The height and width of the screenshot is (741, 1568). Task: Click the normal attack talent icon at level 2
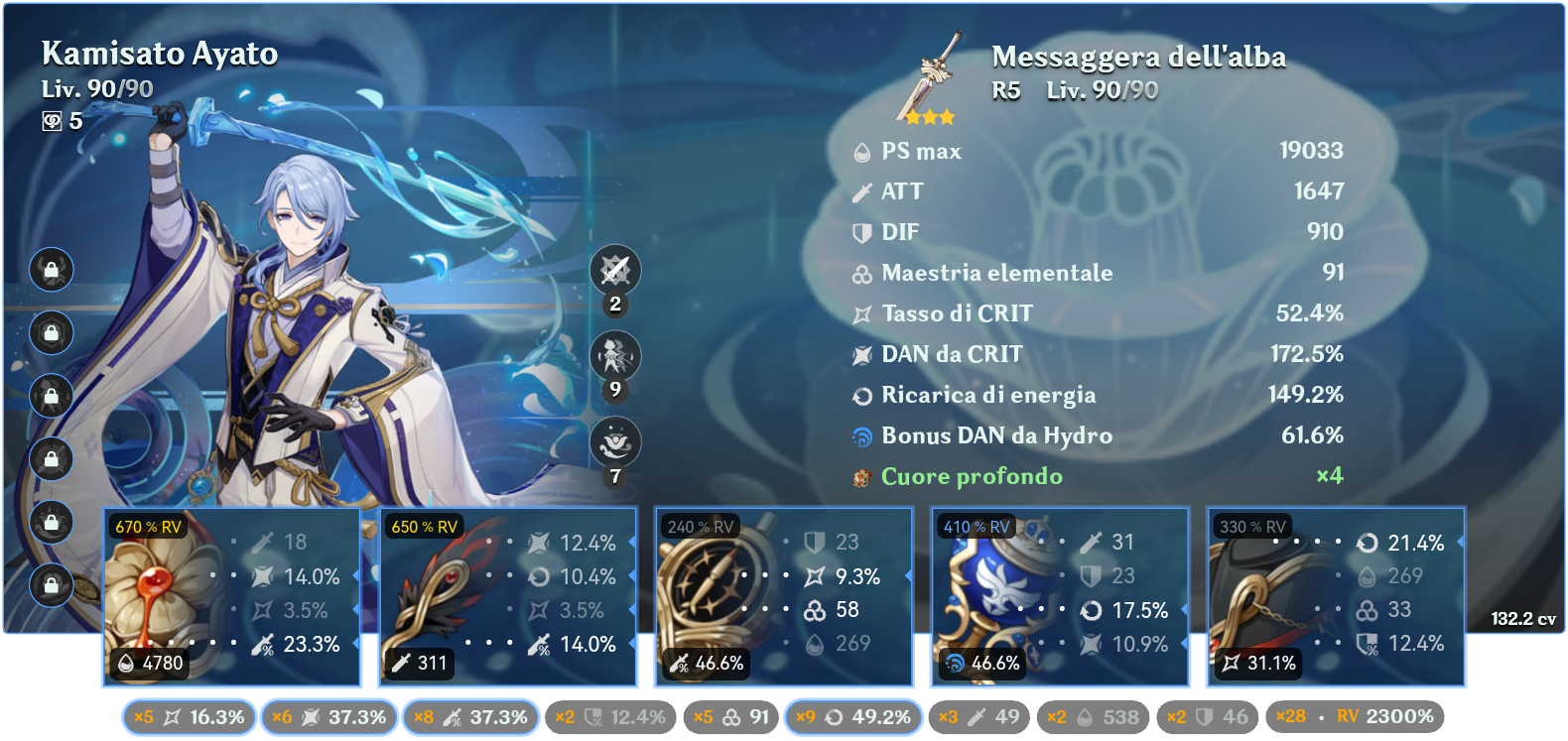pyautogui.click(x=614, y=270)
